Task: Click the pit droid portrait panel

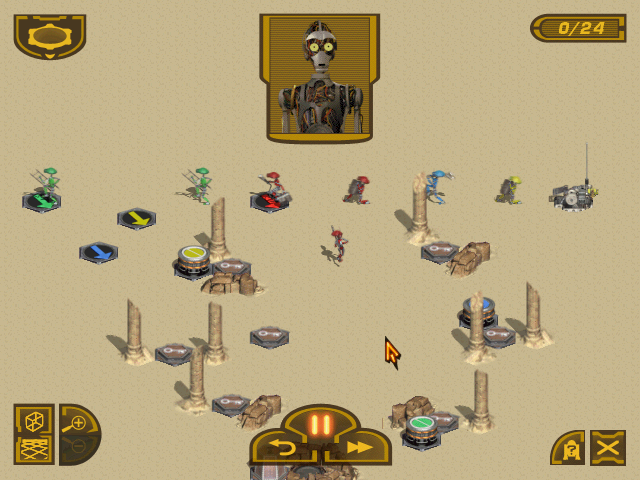Action: [x=320, y=78]
